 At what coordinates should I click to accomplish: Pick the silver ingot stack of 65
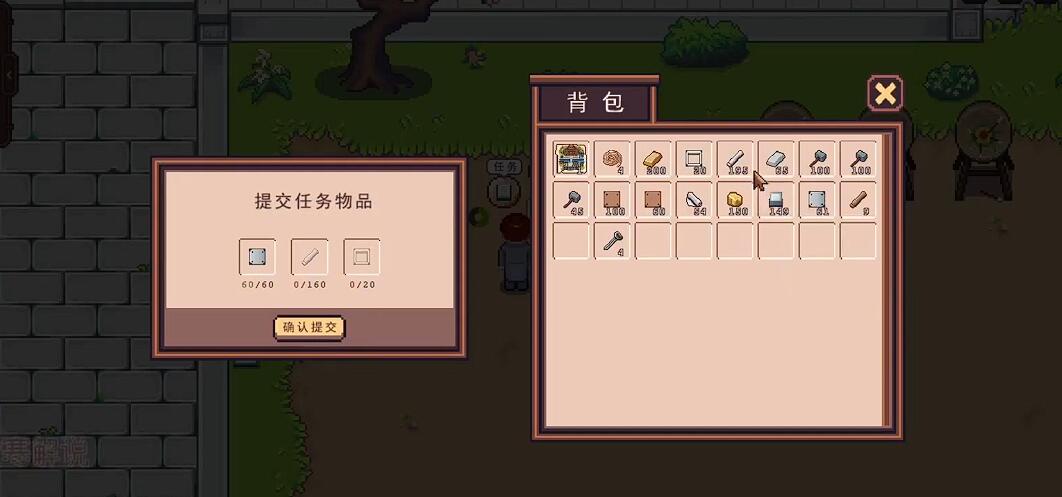(776, 159)
